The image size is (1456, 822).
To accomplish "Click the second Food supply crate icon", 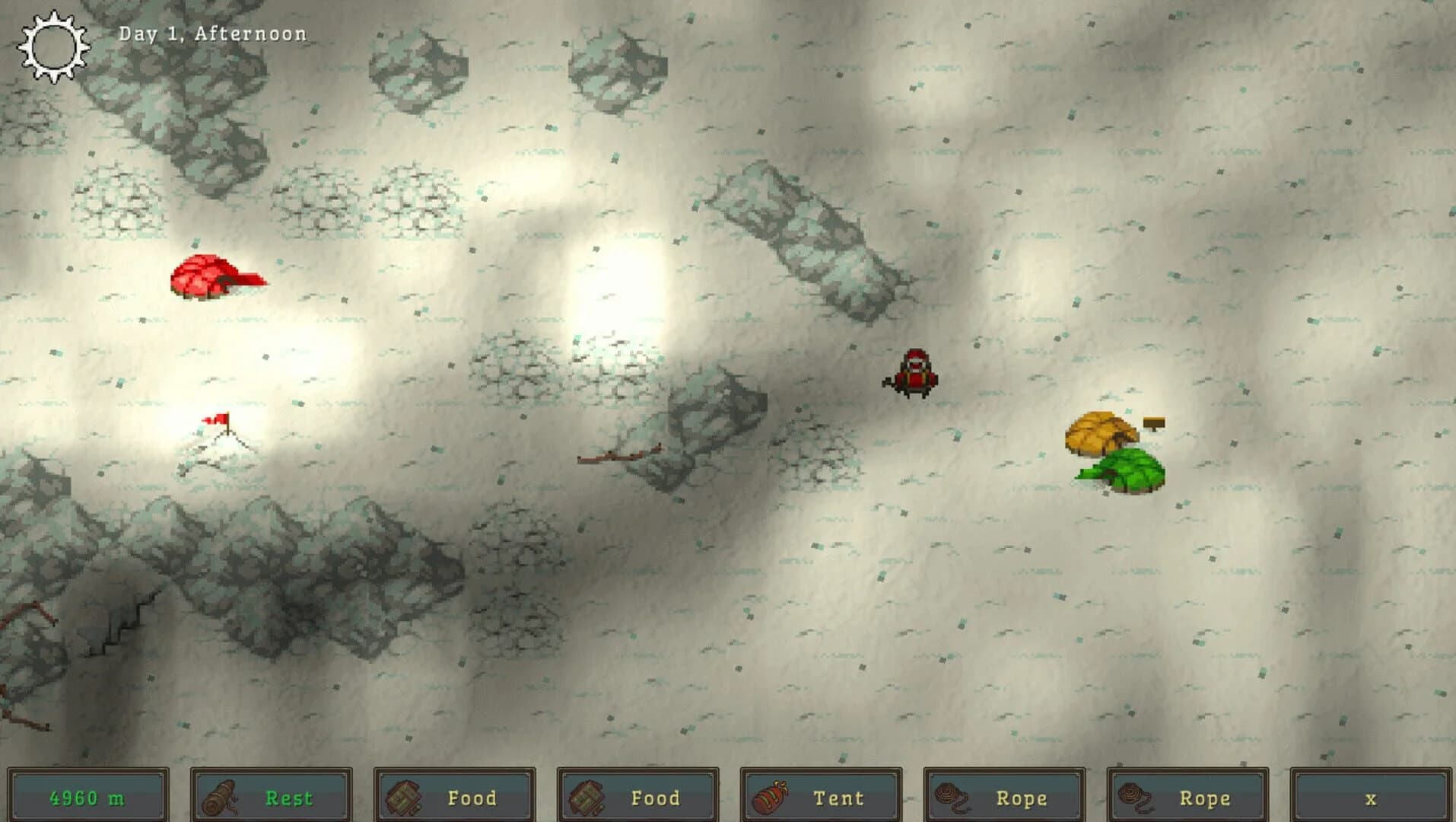I will (x=587, y=798).
